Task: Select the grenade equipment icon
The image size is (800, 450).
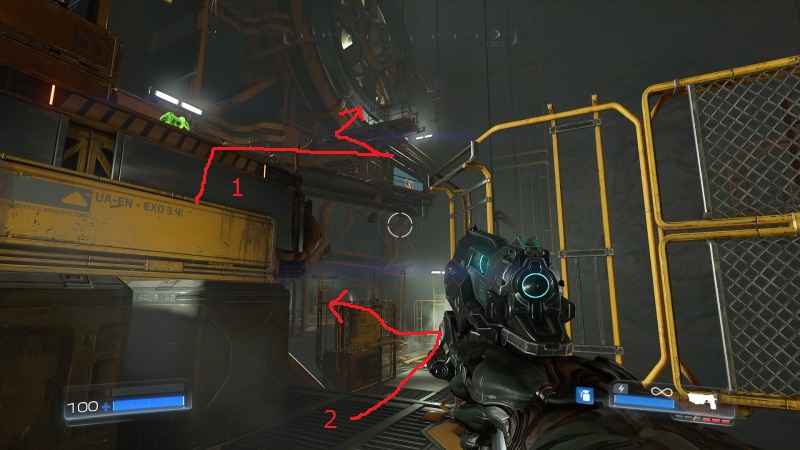Action: coord(586,396)
